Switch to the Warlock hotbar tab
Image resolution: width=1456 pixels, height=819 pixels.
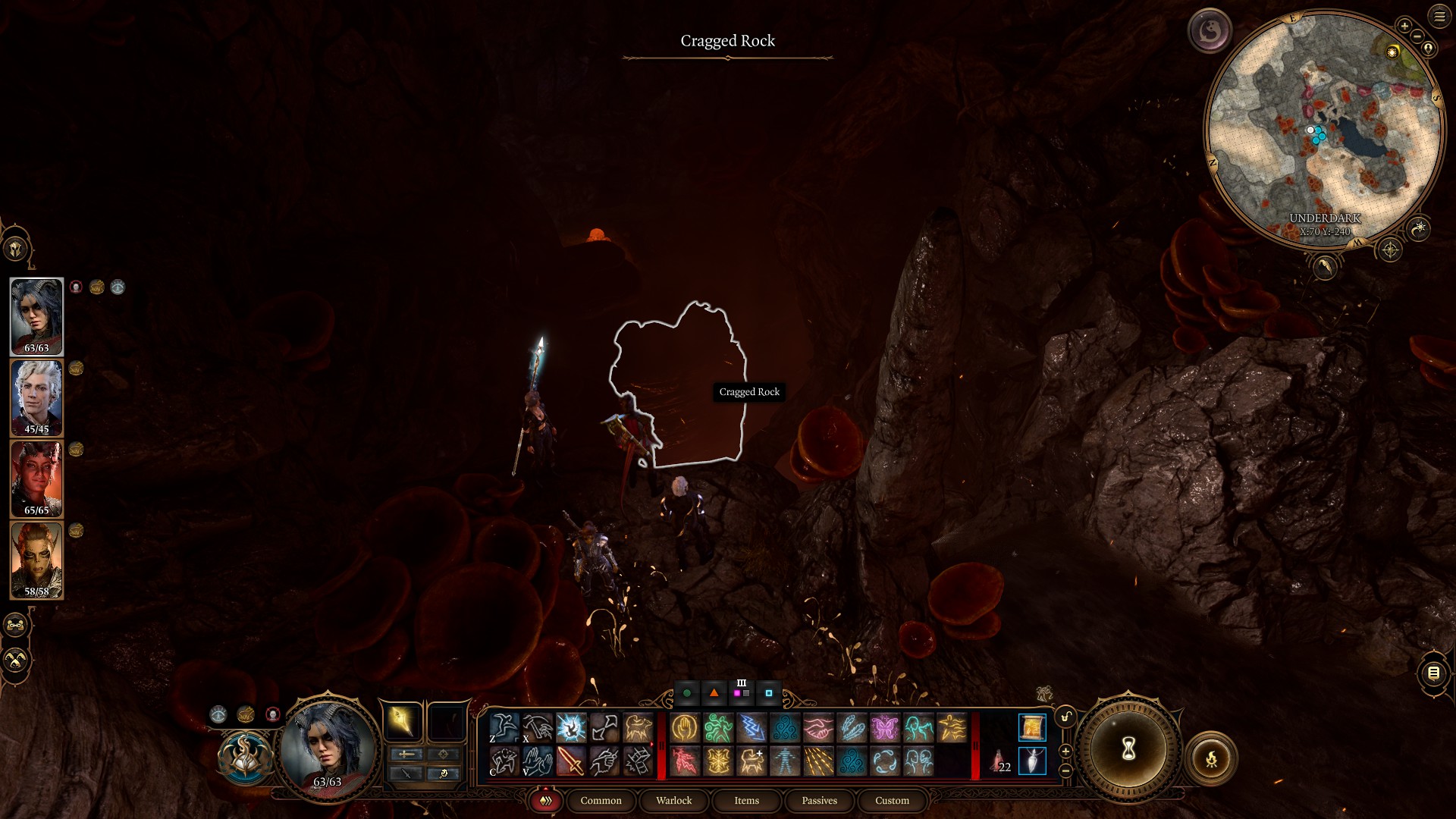[673, 801]
